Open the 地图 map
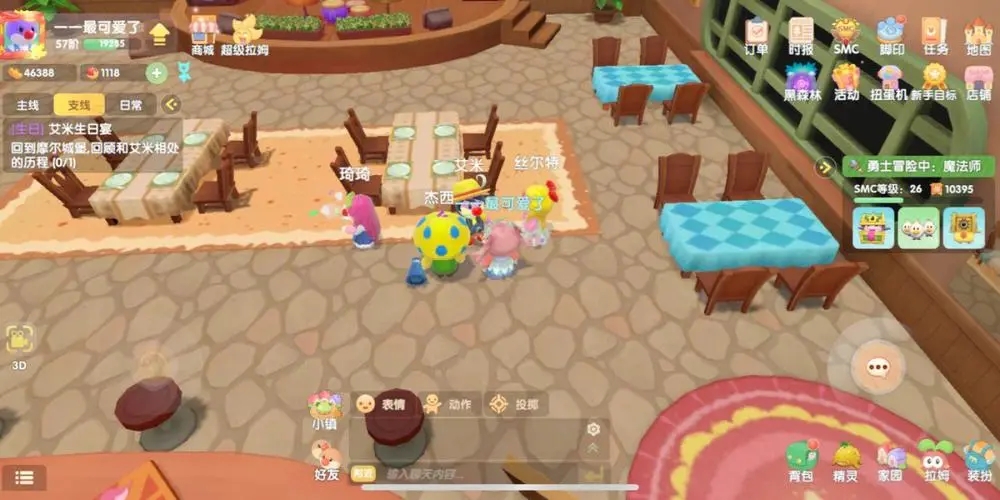Viewport: 1000px width, 500px height. 978,36
